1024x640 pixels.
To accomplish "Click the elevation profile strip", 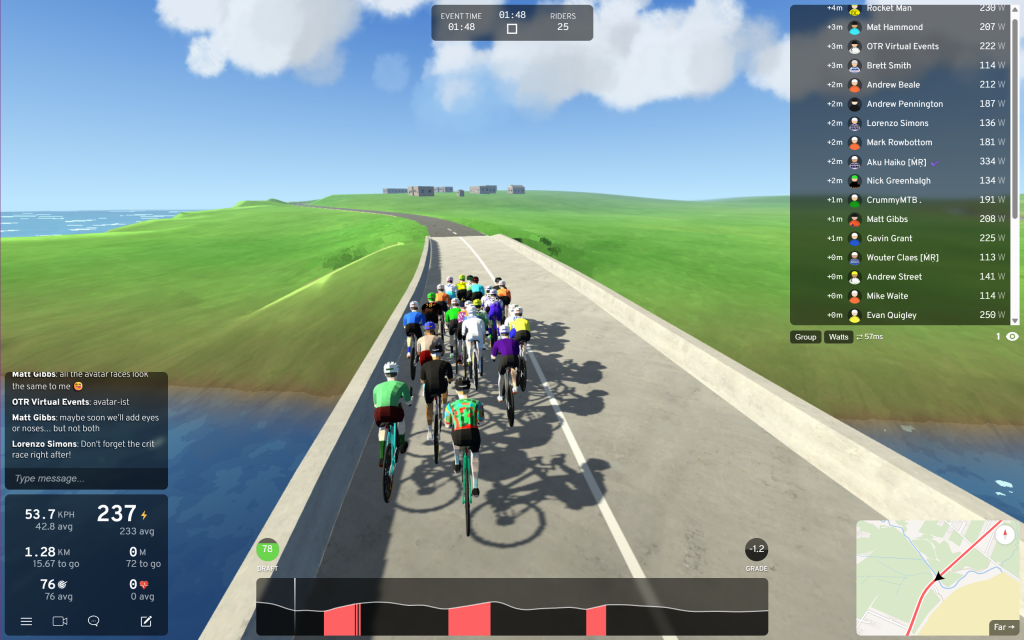I will (512, 607).
